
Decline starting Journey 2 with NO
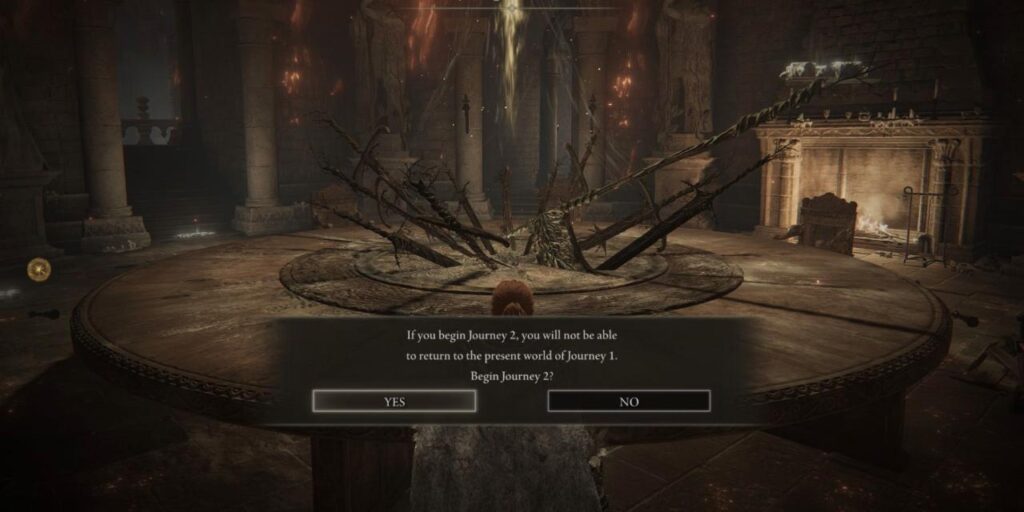pyautogui.click(x=629, y=401)
